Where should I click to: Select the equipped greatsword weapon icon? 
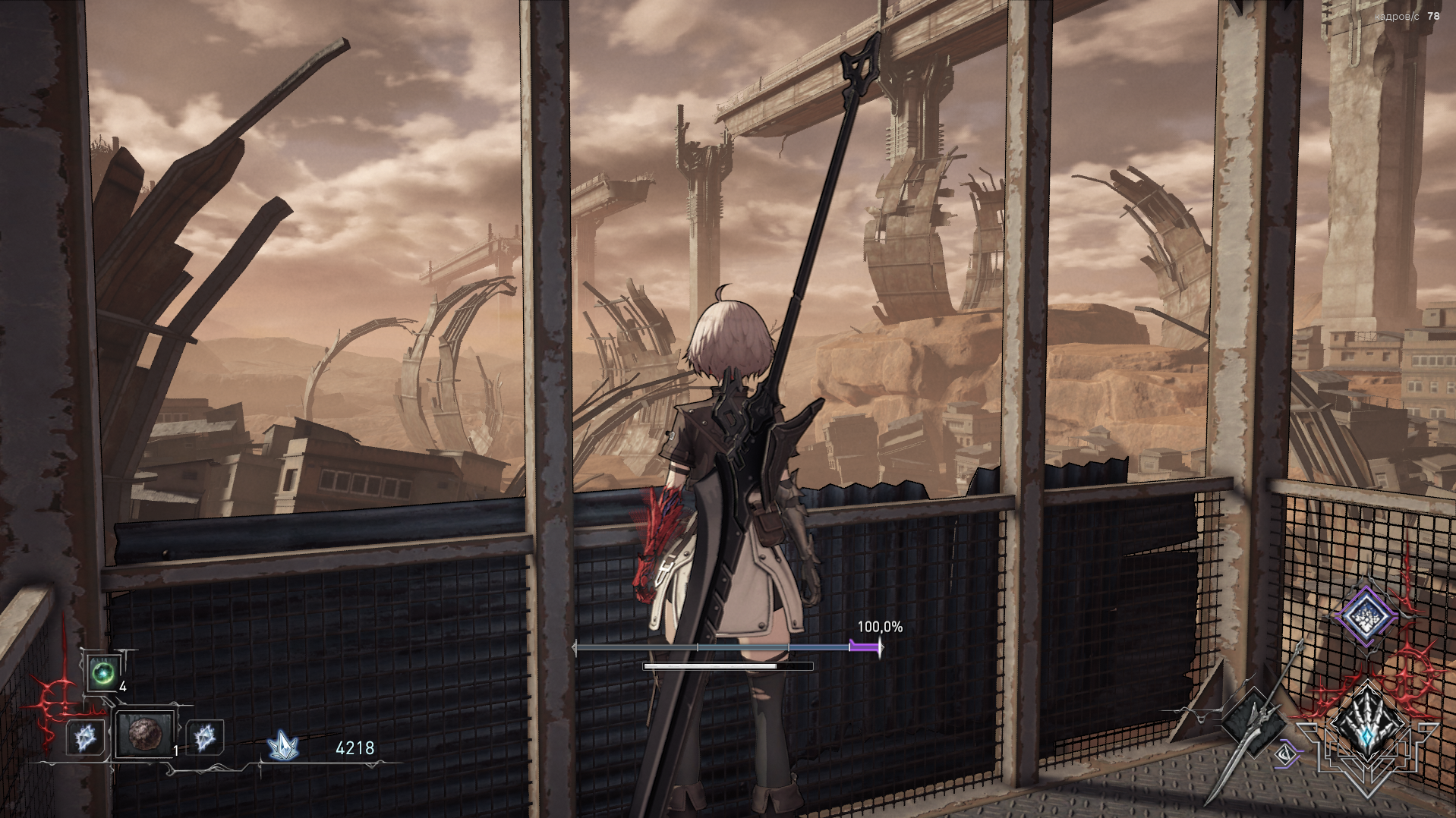(1254, 721)
